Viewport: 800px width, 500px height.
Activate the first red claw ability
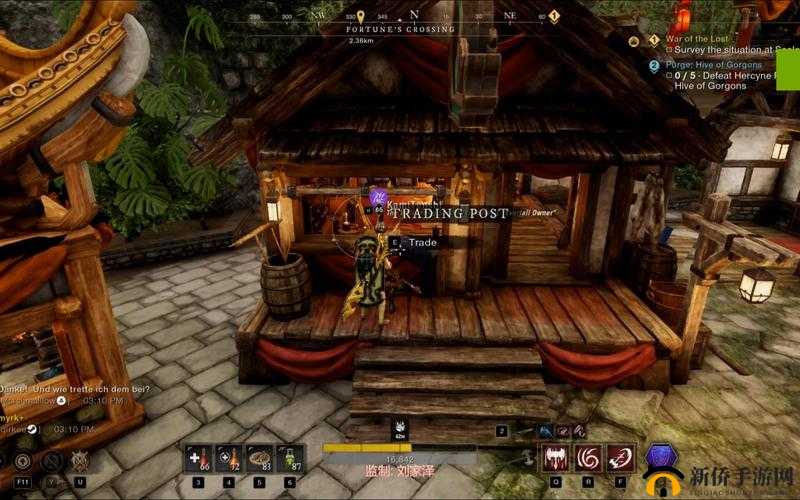(555, 459)
